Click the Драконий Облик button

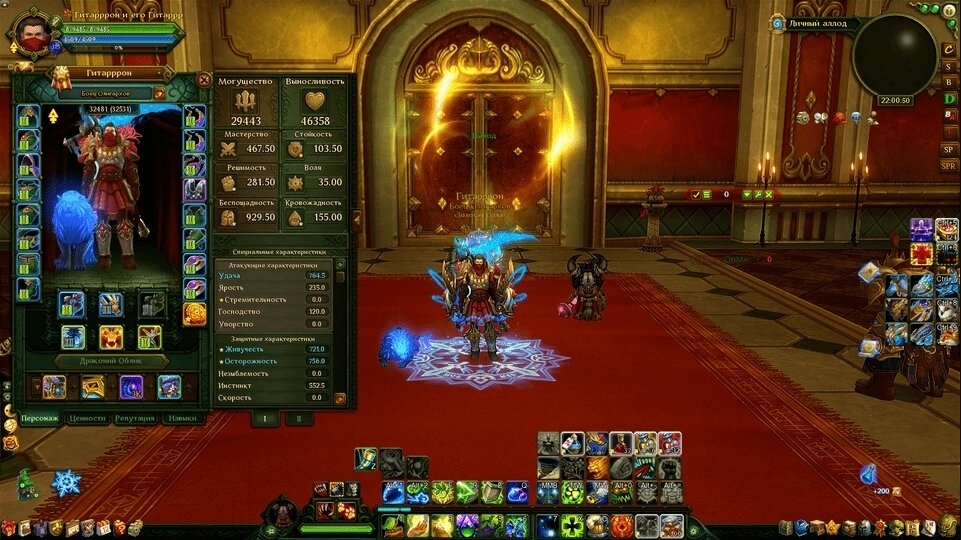pyautogui.click(x=110, y=360)
